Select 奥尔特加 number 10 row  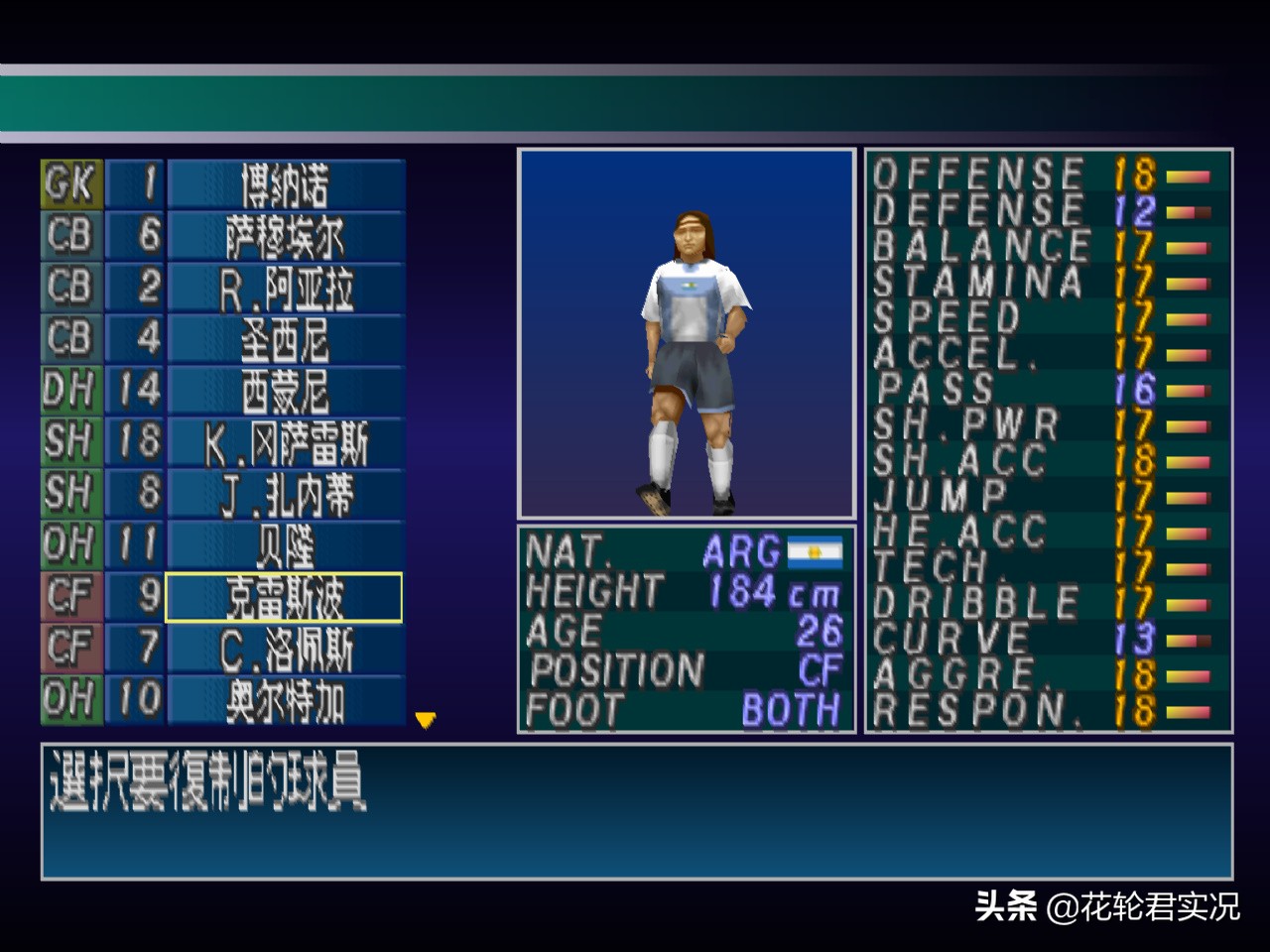click(x=285, y=700)
